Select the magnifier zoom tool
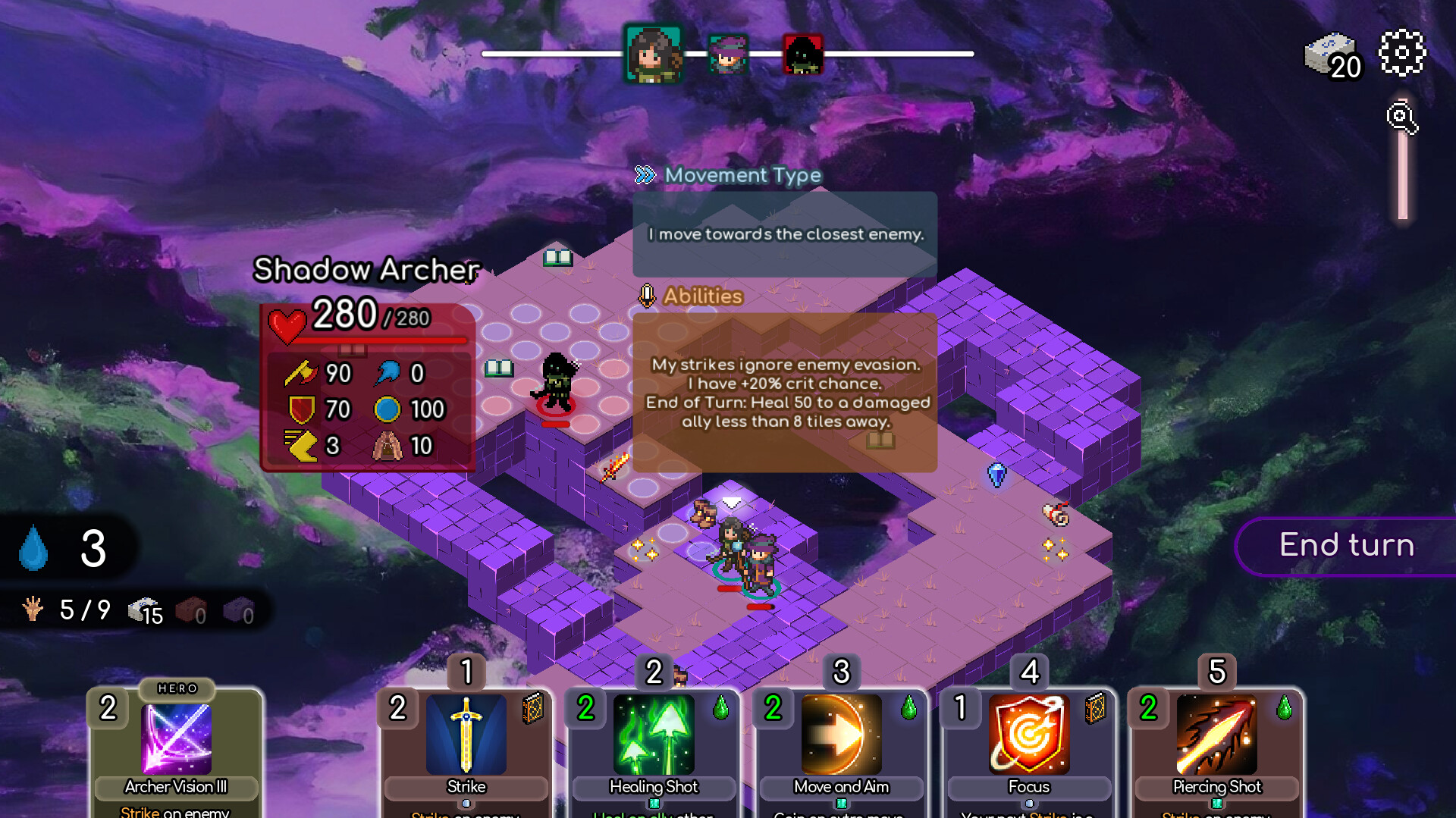 [1402, 118]
